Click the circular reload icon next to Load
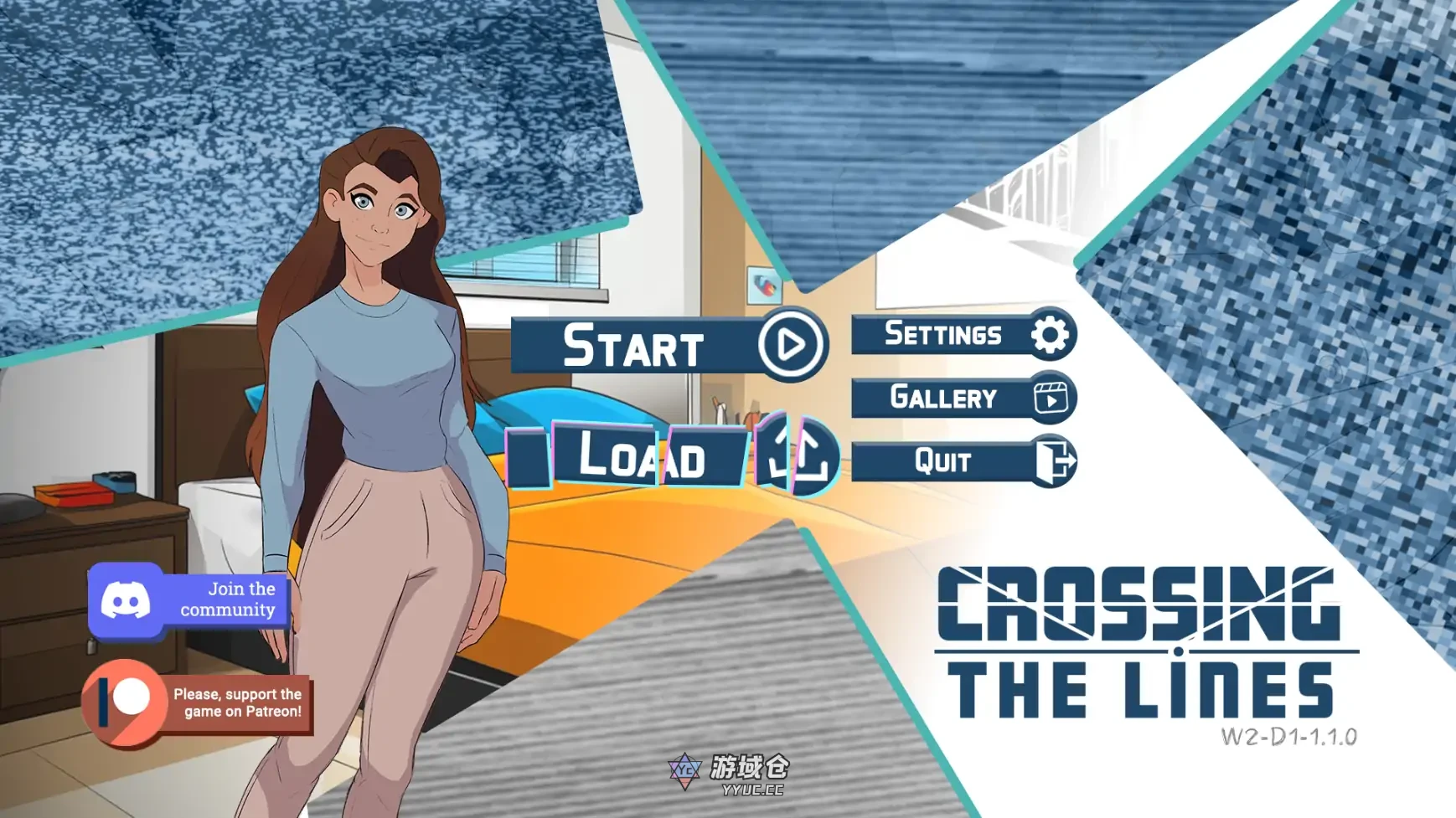Image resolution: width=1456 pixels, height=818 pixels. pyautogui.click(x=793, y=459)
